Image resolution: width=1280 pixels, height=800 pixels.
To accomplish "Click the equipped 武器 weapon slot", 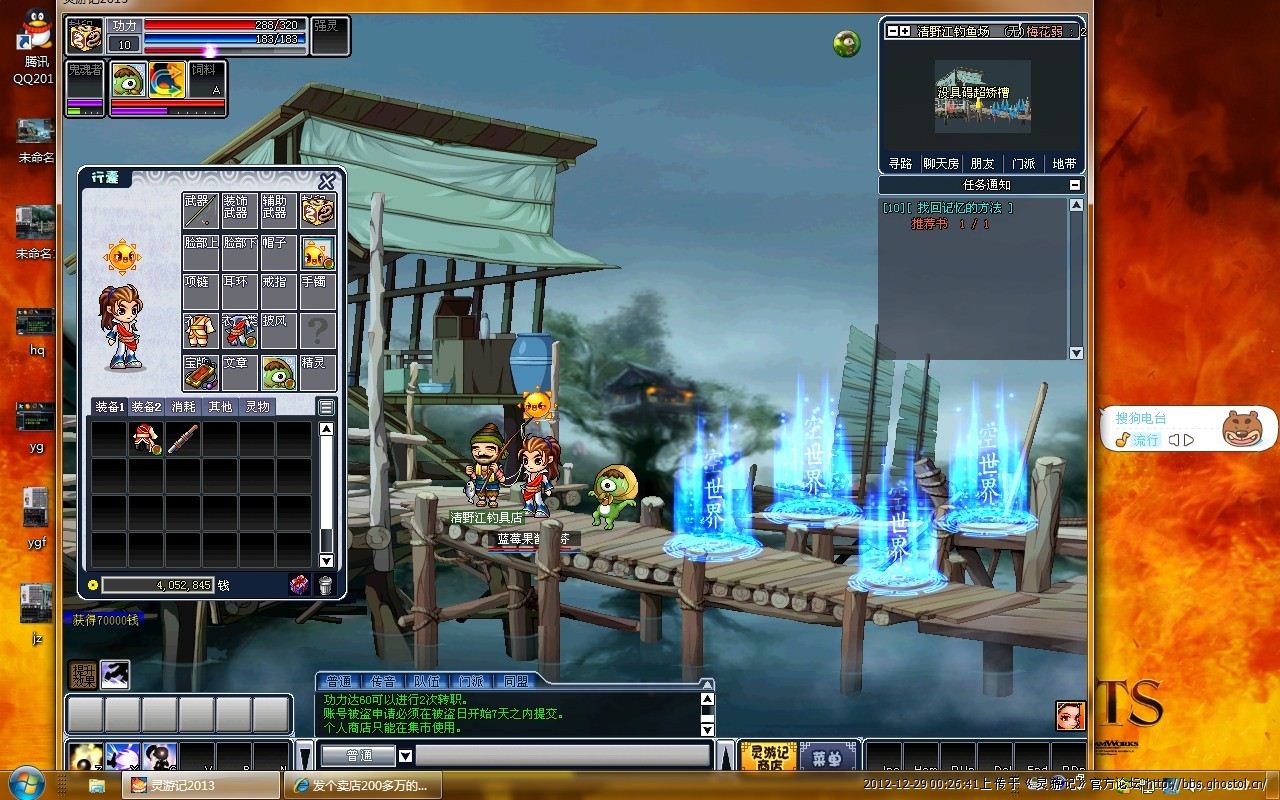I will (x=200, y=210).
